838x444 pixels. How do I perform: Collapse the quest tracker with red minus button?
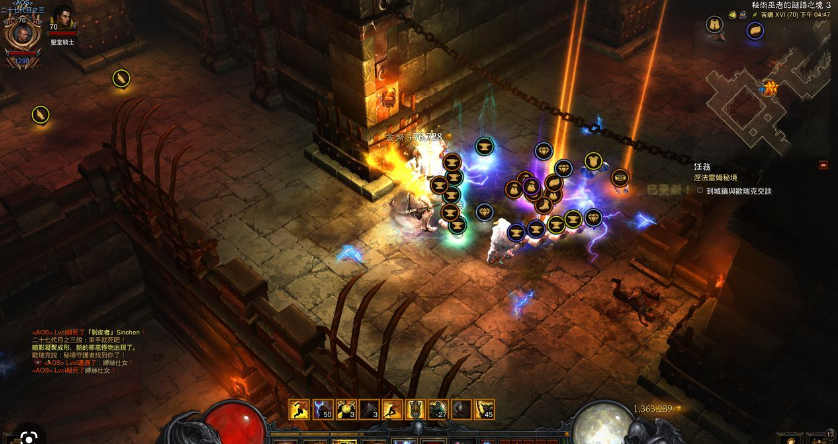click(x=823, y=165)
